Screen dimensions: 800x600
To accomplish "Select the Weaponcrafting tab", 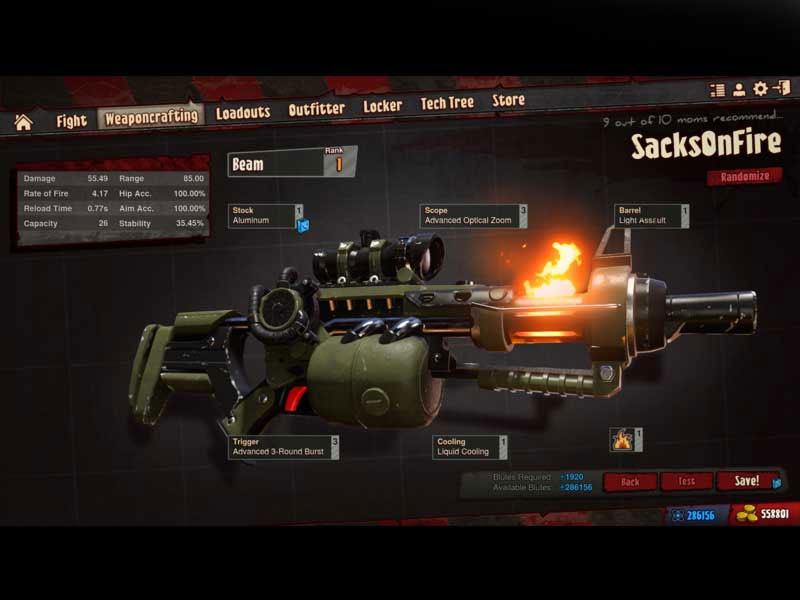I will tap(151, 117).
